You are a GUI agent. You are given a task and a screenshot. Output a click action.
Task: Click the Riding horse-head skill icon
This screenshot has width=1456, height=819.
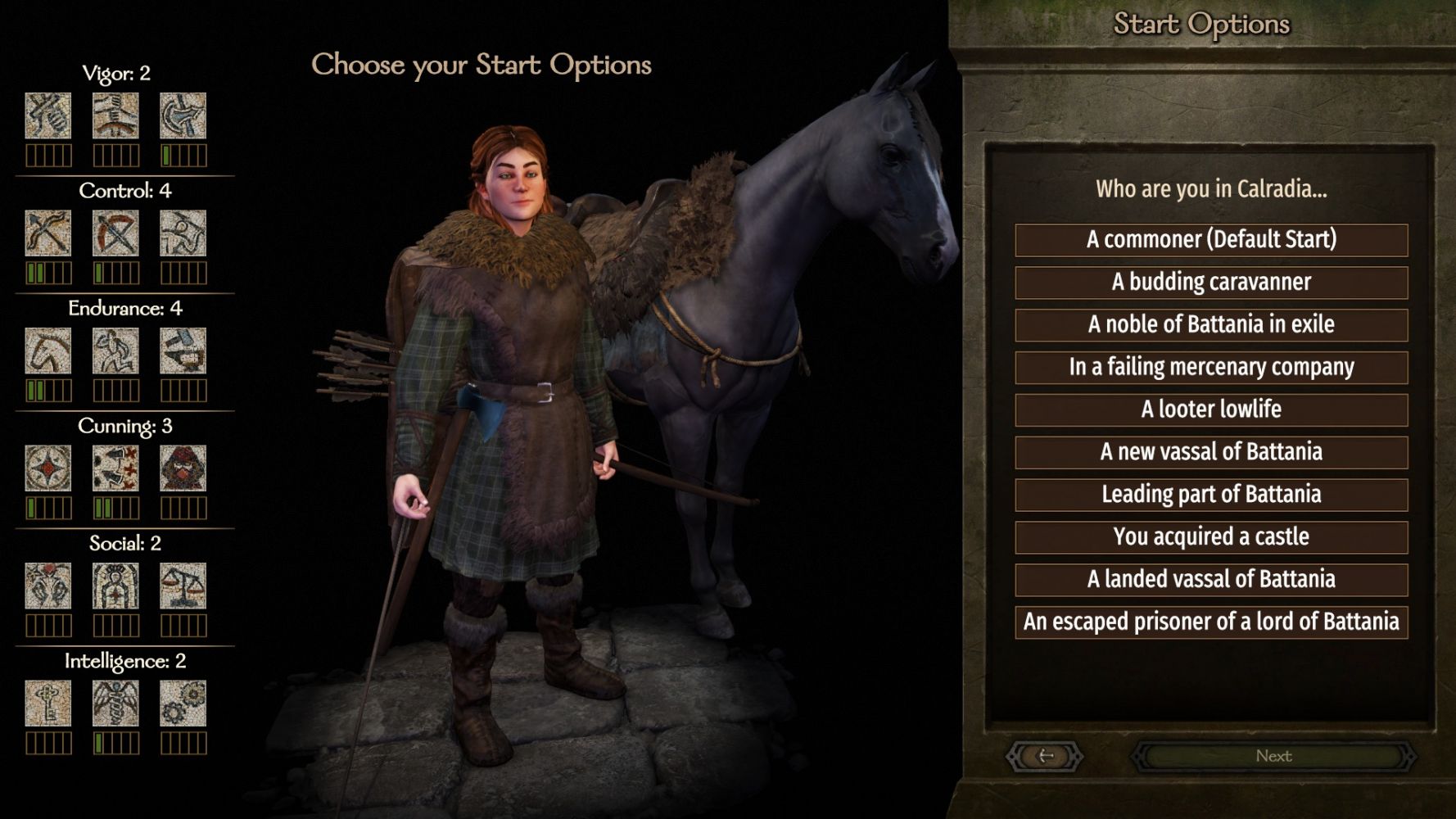pyautogui.click(x=48, y=351)
